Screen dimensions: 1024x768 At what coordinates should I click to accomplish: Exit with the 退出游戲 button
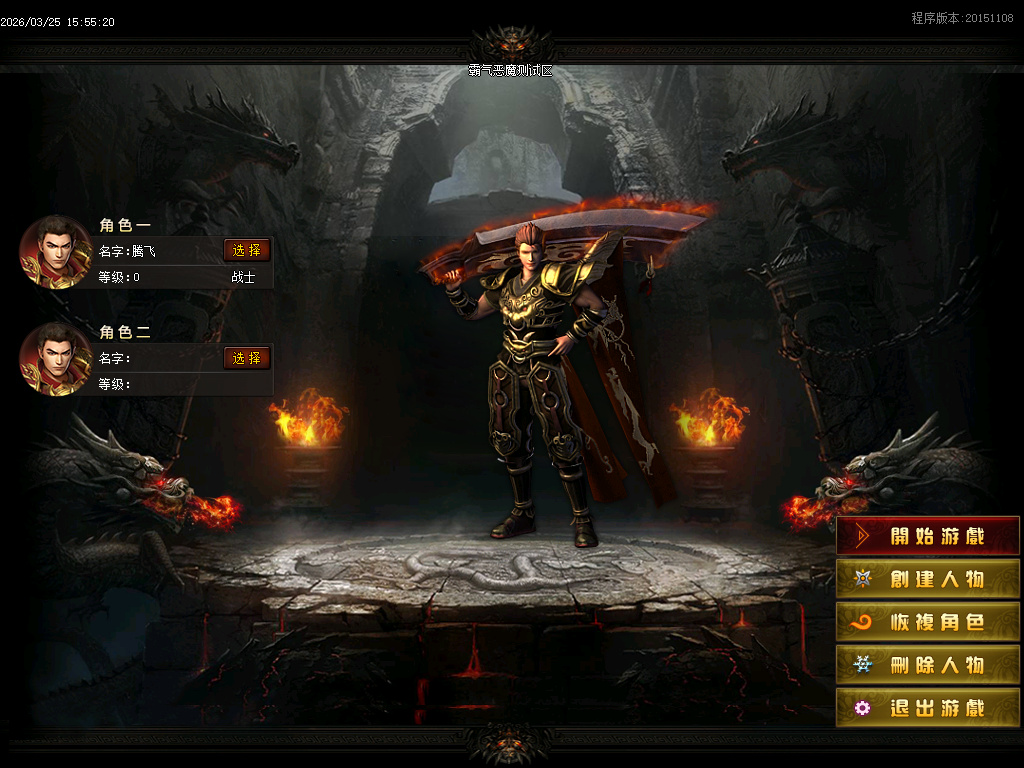tap(928, 708)
